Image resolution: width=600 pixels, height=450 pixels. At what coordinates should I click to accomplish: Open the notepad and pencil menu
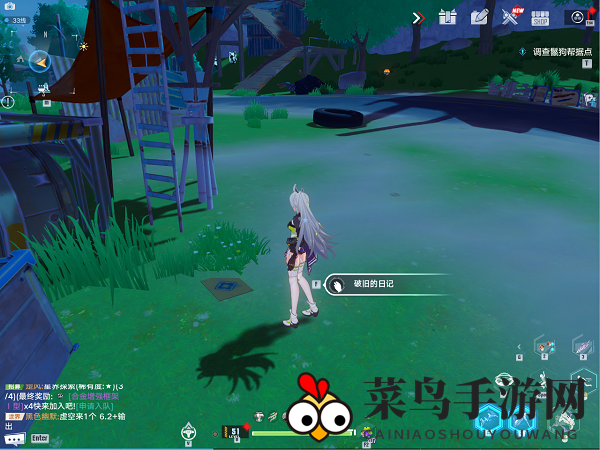(x=479, y=17)
